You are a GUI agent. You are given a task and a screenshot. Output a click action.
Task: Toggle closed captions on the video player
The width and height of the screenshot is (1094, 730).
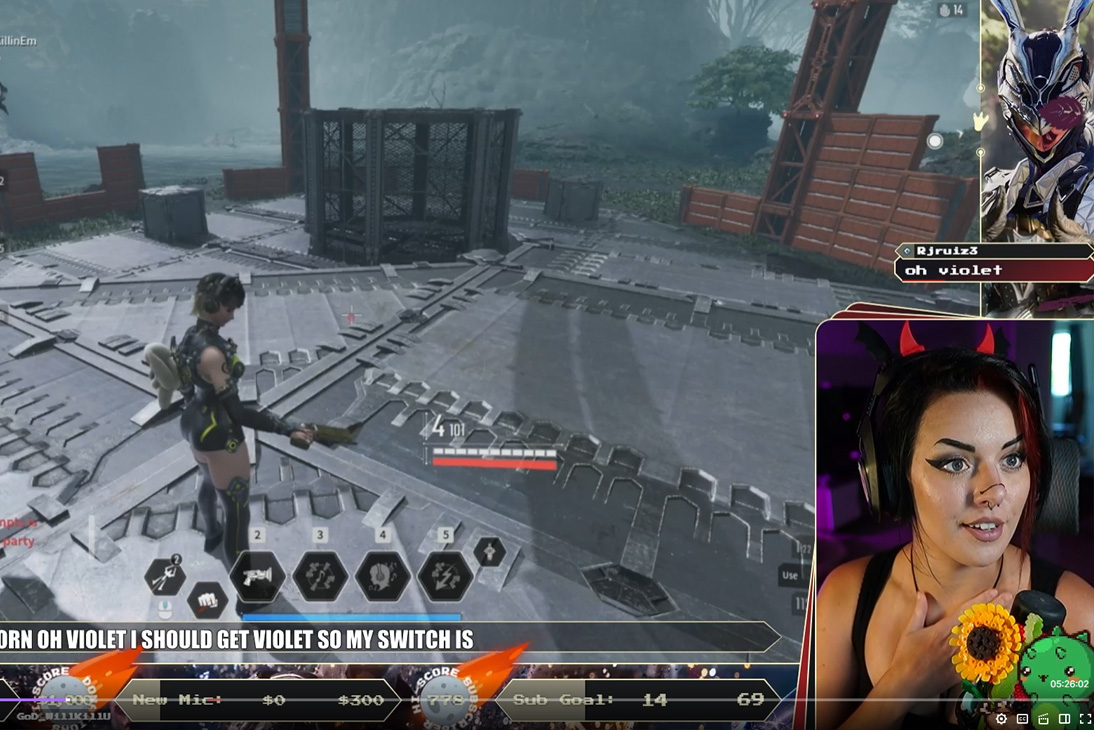coord(1022,718)
